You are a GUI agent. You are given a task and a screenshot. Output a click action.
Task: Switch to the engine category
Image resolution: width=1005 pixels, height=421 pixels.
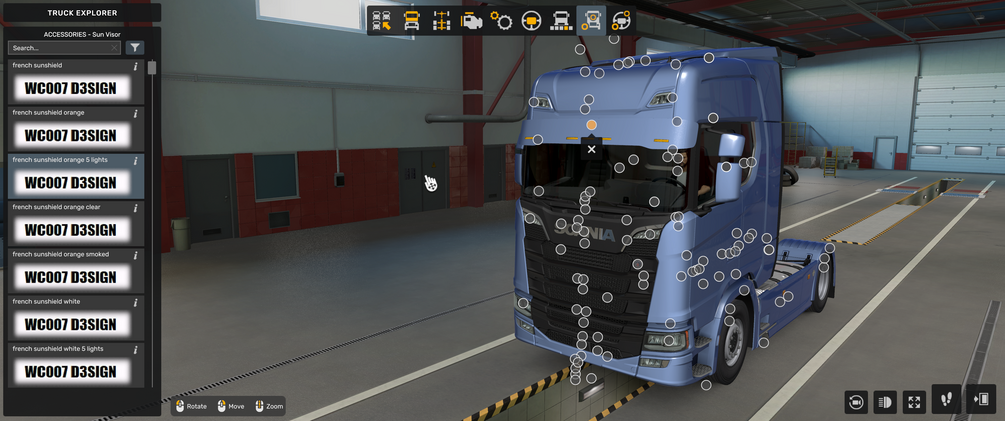[471, 21]
